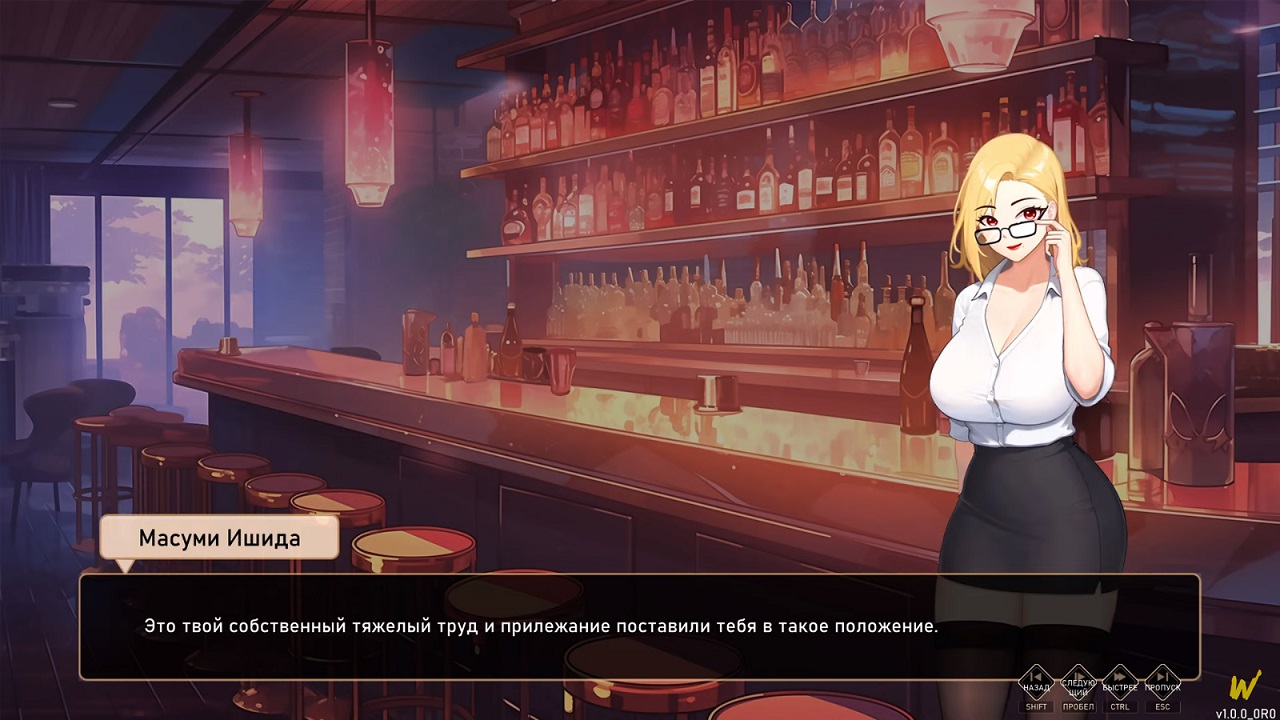Image resolution: width=1280 pixels, height=720 pixels.
Task: Click the ESC key hint label
Action: 1163,707
